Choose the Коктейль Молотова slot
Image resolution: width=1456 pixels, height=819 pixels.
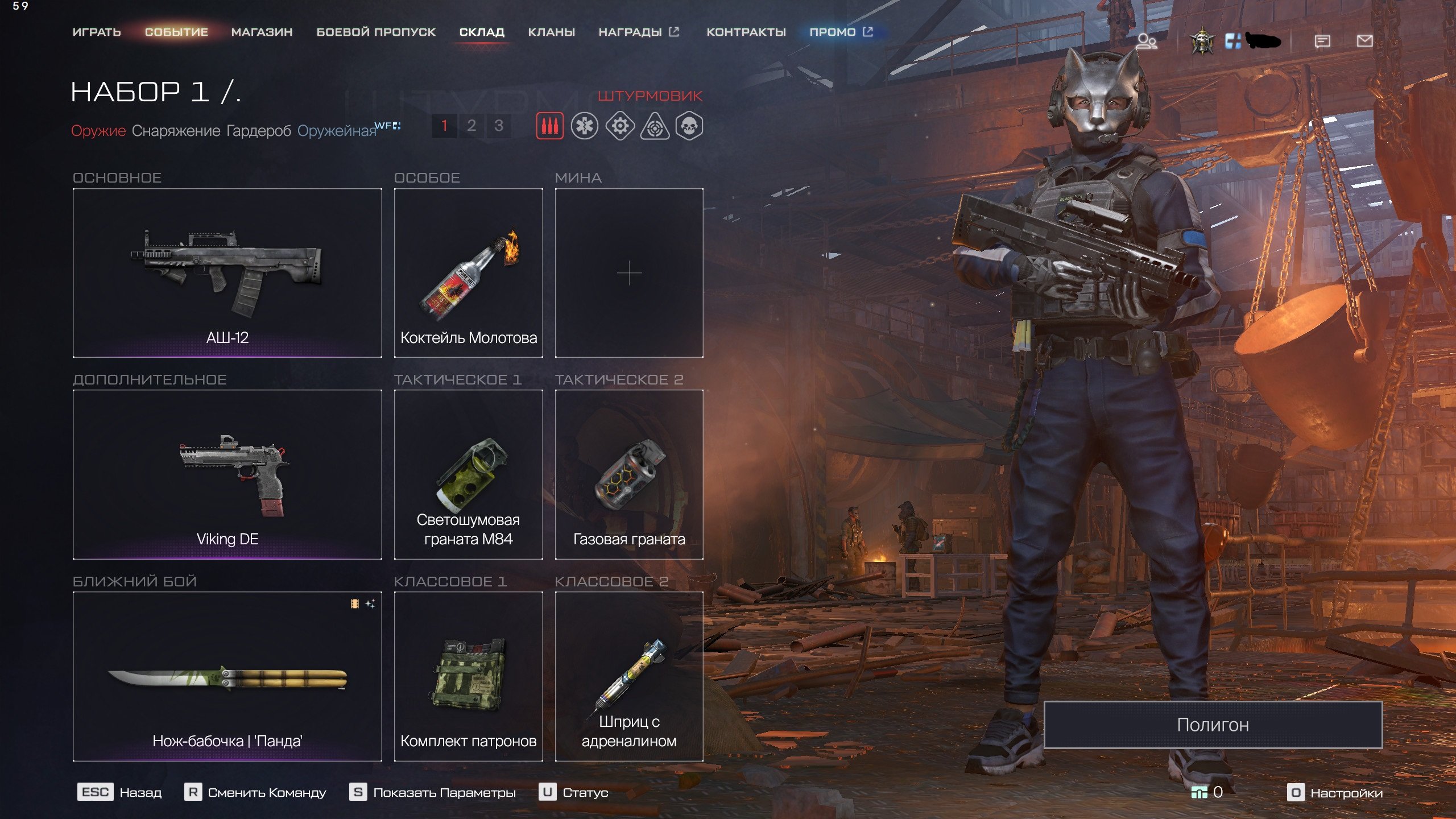coord(468,273)
